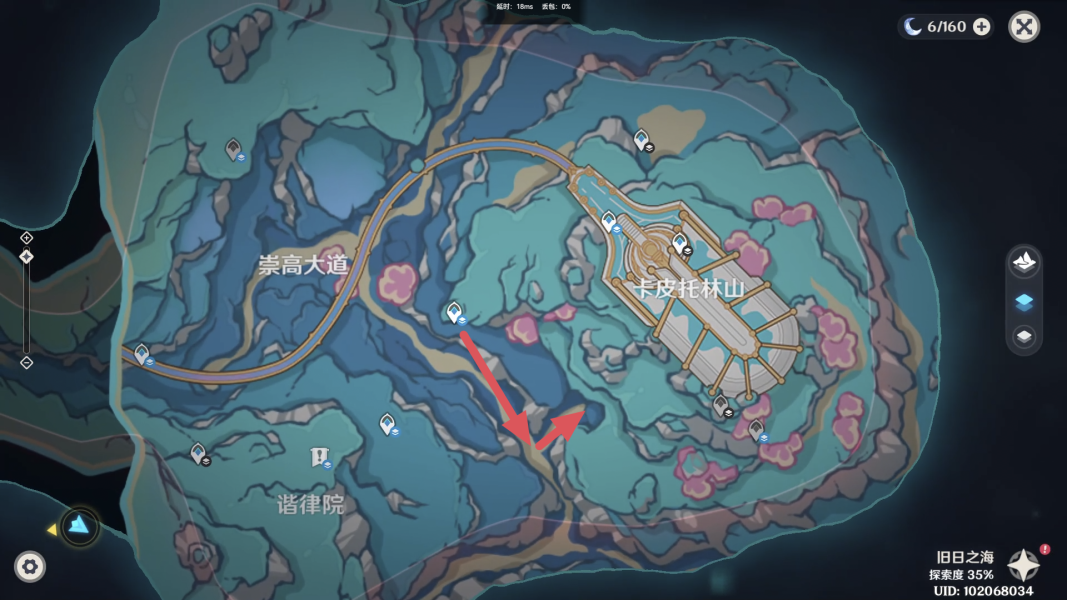Click the map zoom slider handle
This screenshot has width=1067, height=600.
[27, 257]
